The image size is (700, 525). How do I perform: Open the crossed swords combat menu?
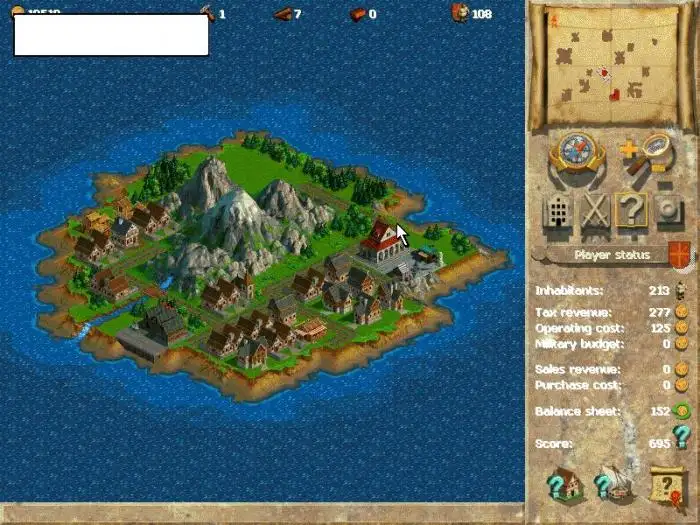(596, 212)
